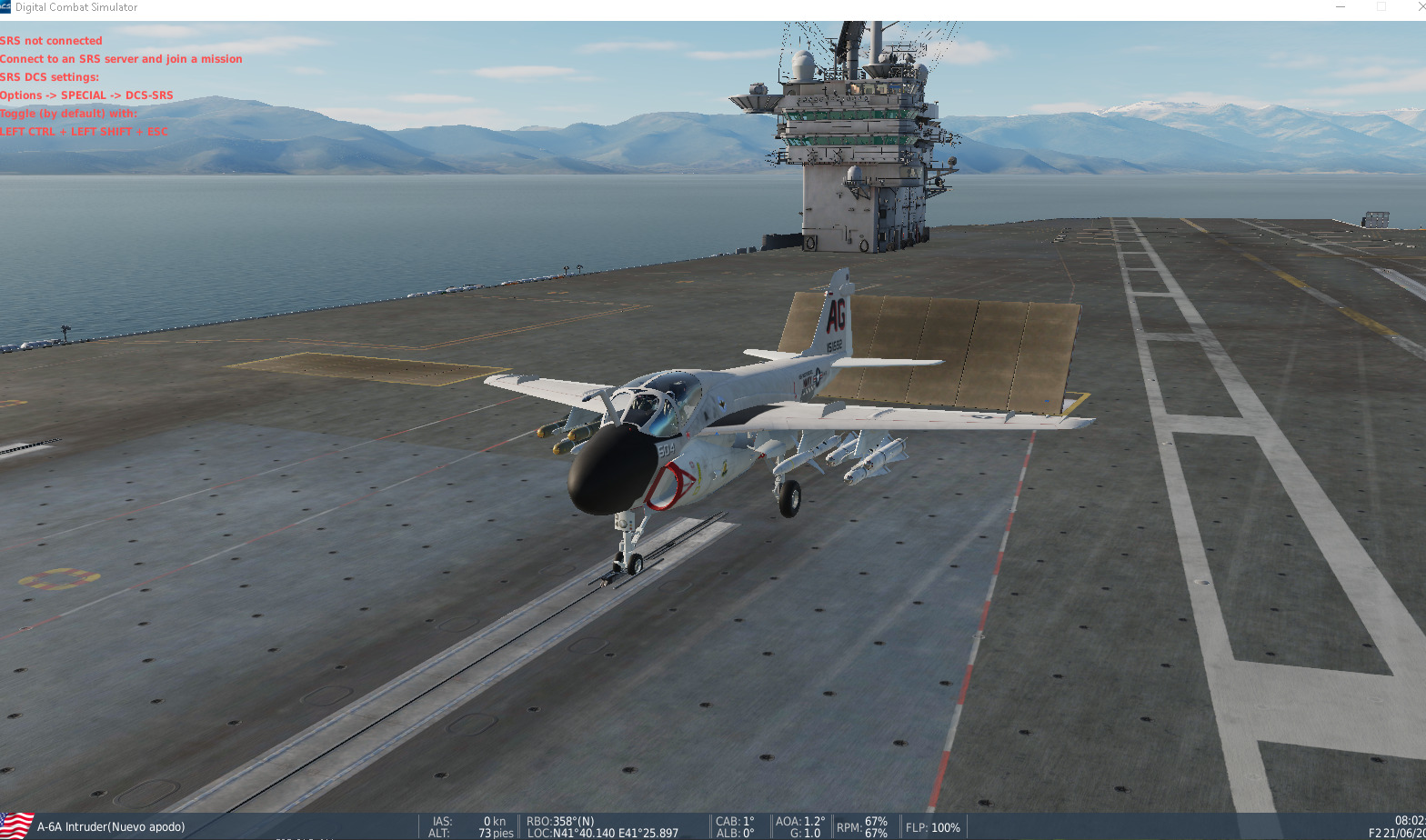Select the LOC coordinates N41°40.140 E41°25.897
Viewport: 1426px width, 840px height.
pos(605,833)
